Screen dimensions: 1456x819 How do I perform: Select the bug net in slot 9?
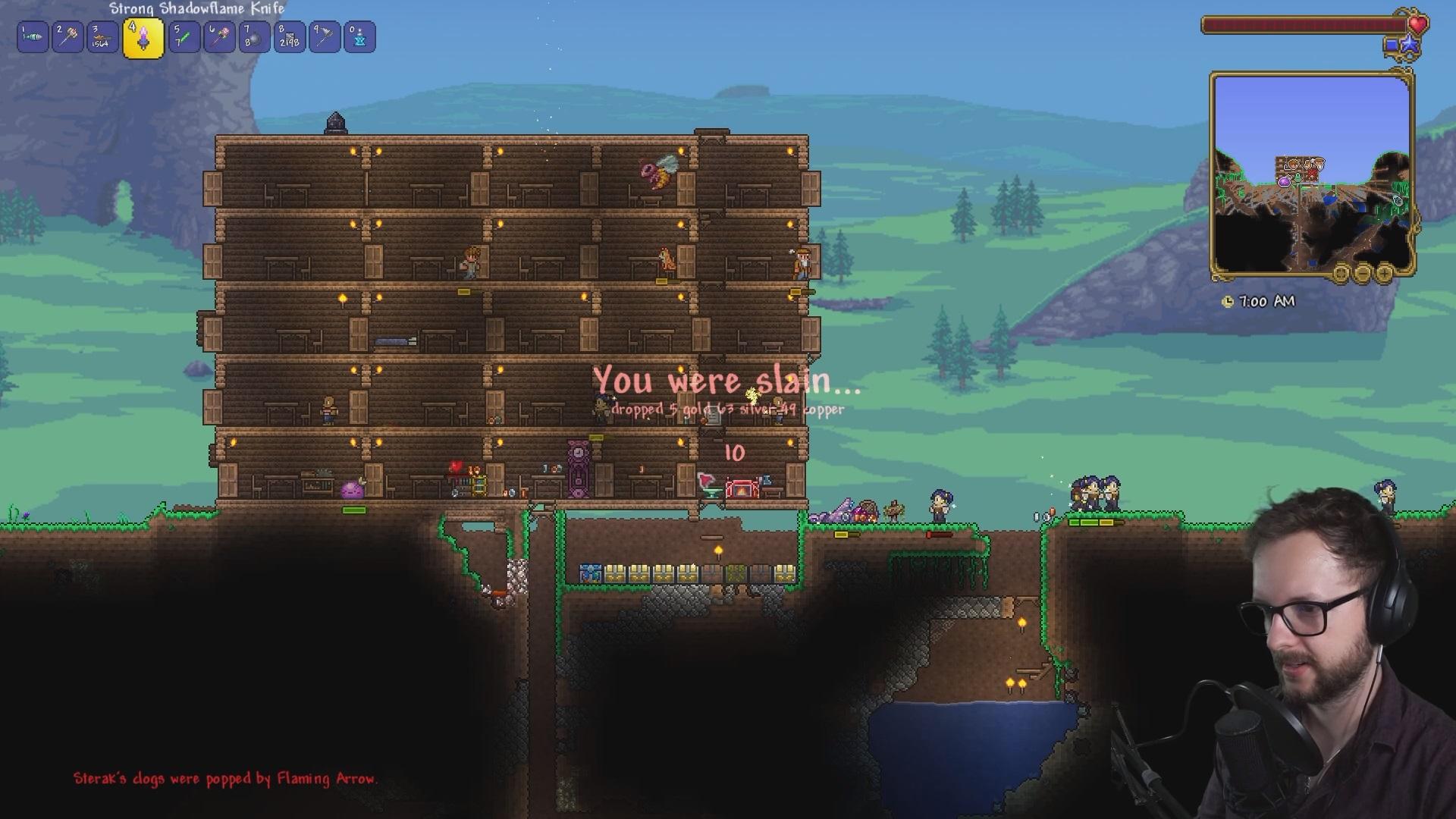(325, 37)
